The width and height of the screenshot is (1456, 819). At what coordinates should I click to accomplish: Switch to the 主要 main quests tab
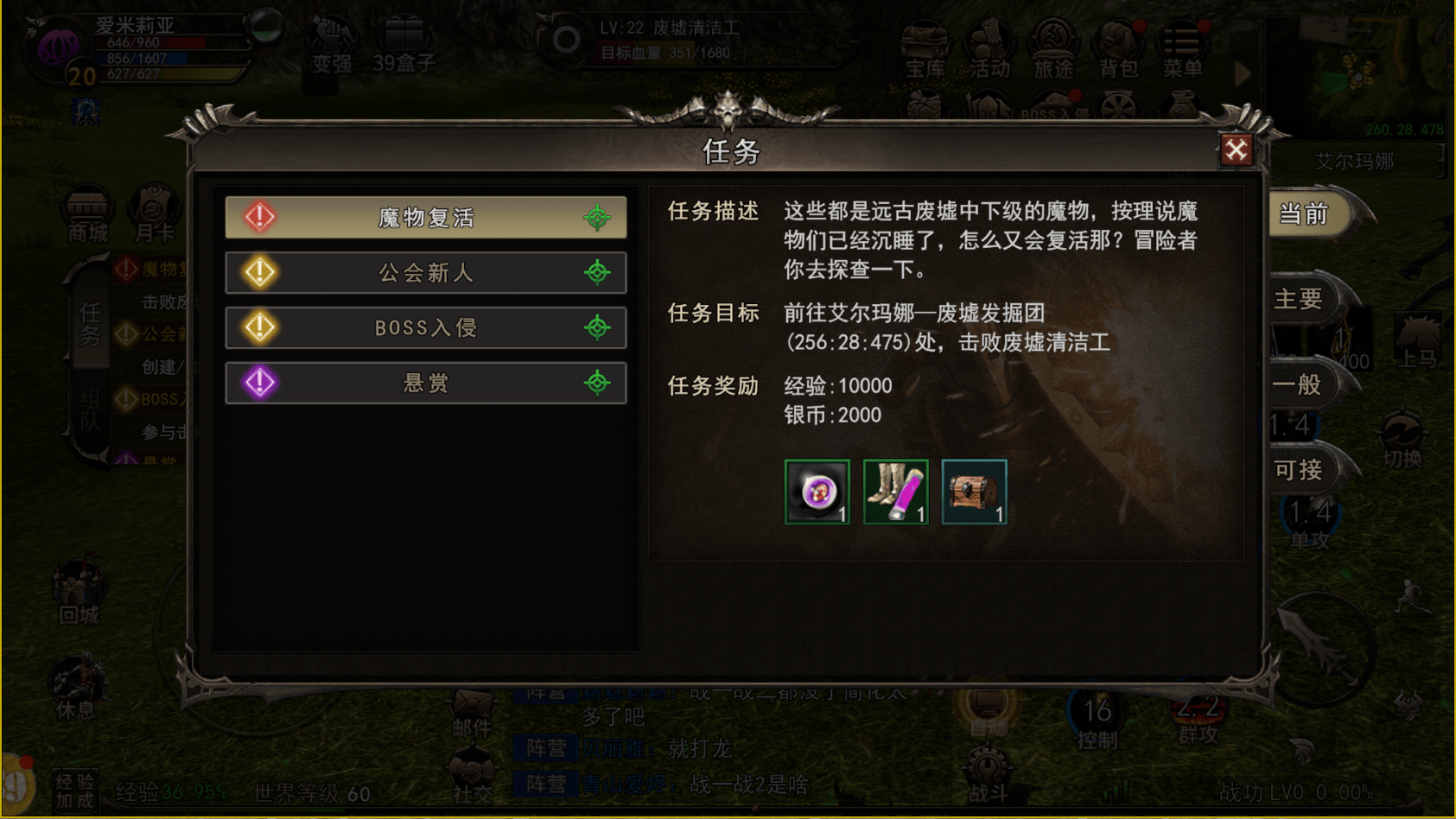(x=1299, y=299)
